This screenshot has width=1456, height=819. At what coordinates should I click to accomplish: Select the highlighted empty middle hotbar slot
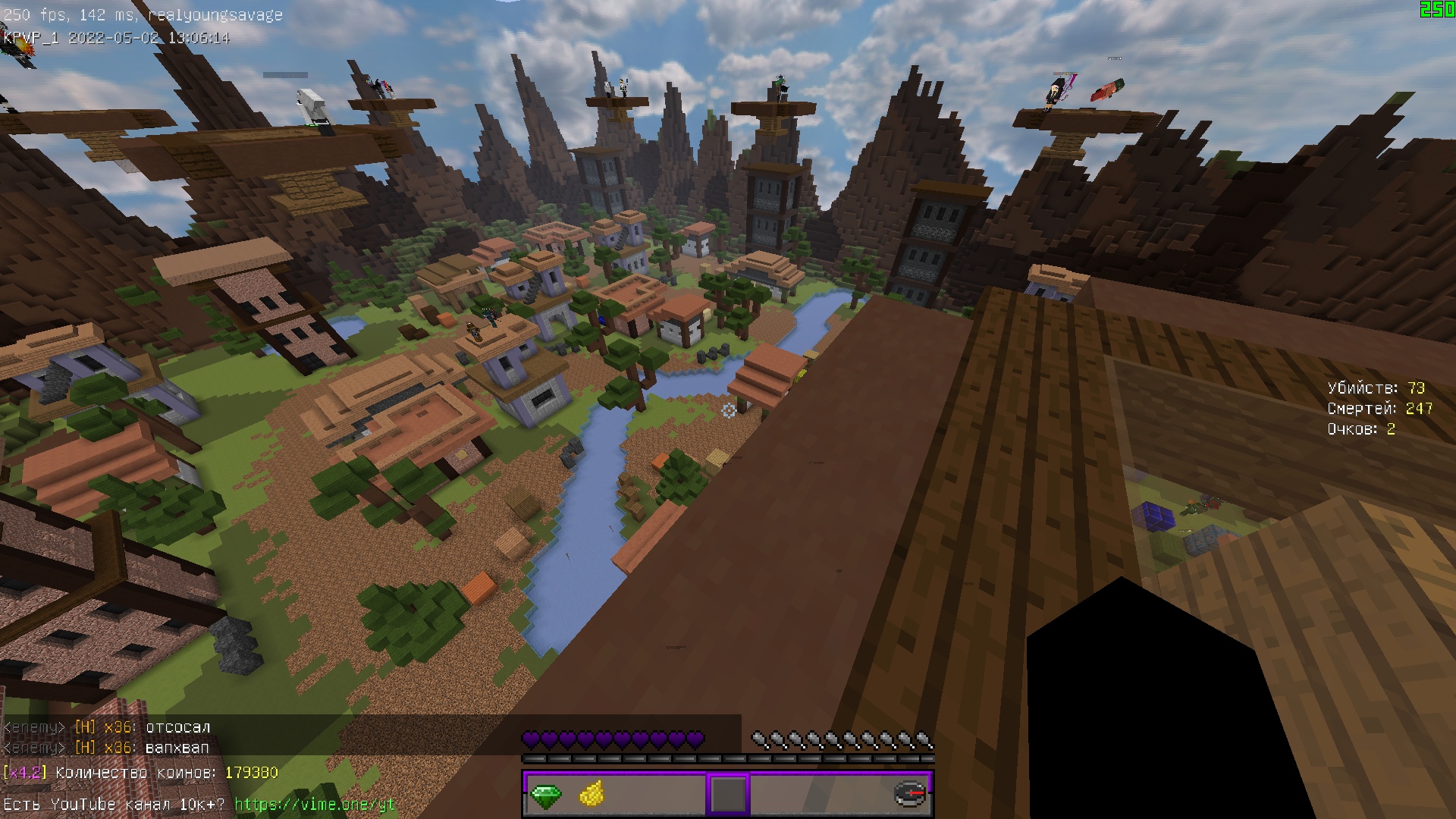point(726,796)
